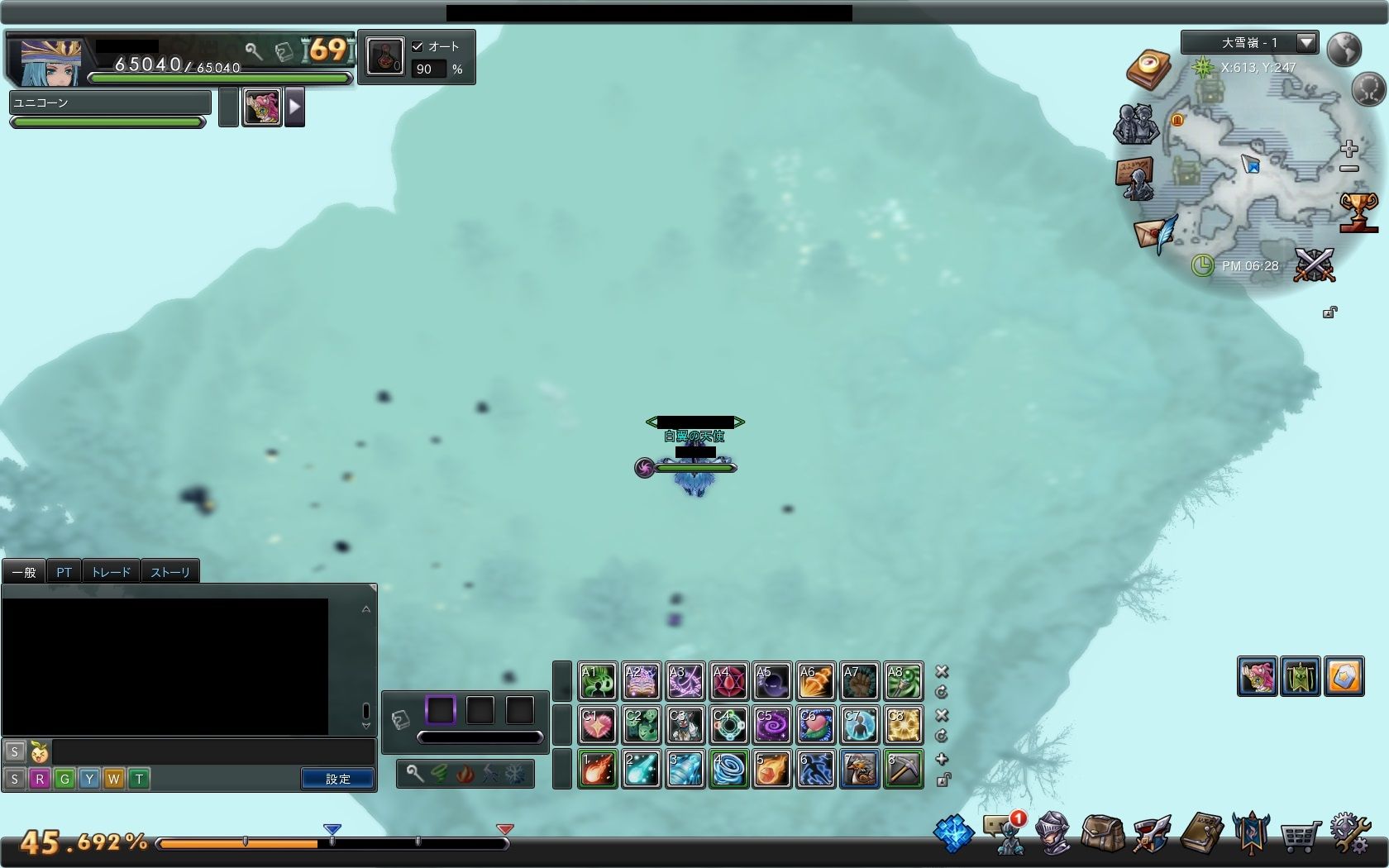Cast the purple galaxy spiral skill C5

(772, 725)
